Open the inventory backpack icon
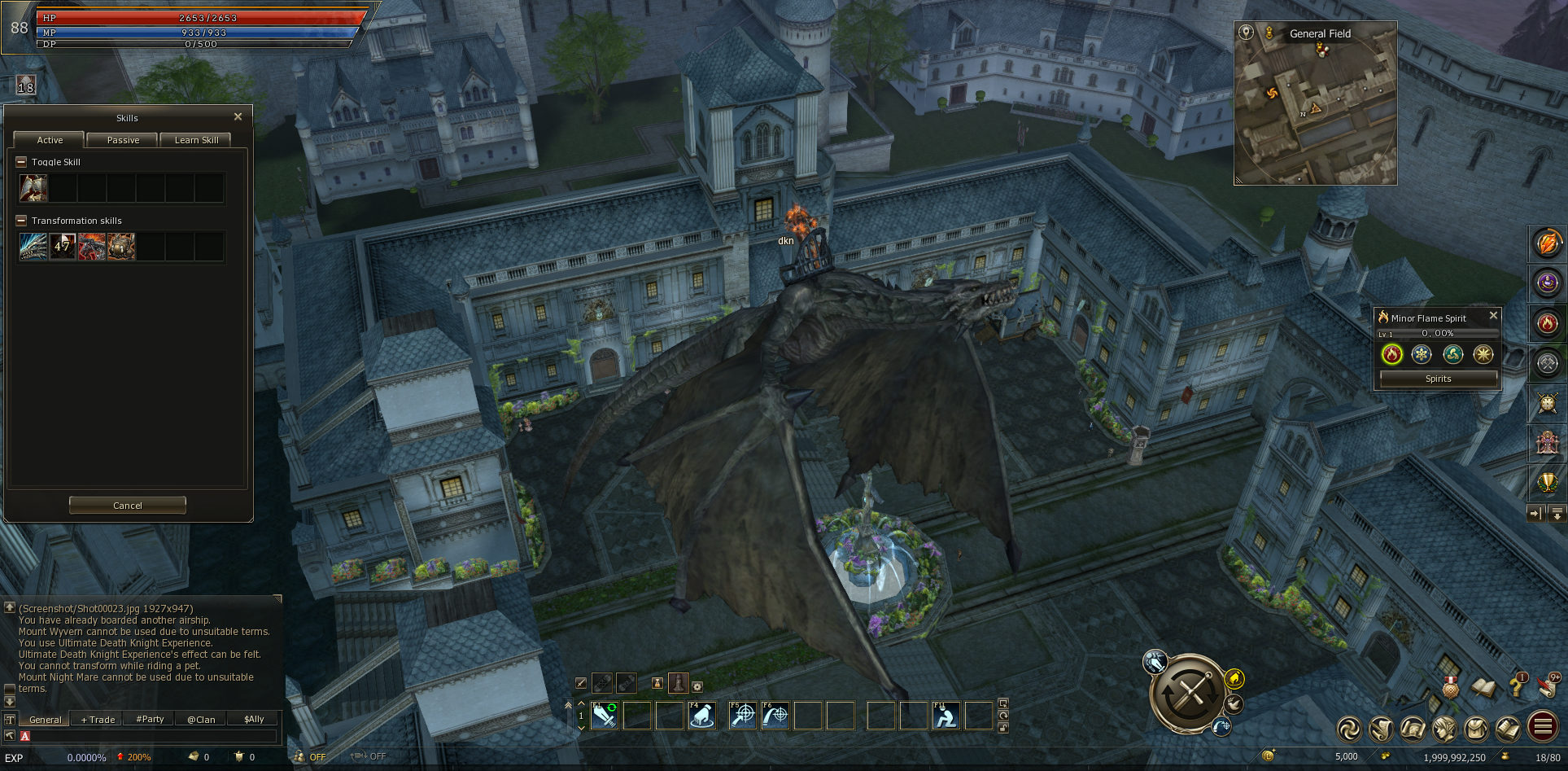 (1476, 729)
